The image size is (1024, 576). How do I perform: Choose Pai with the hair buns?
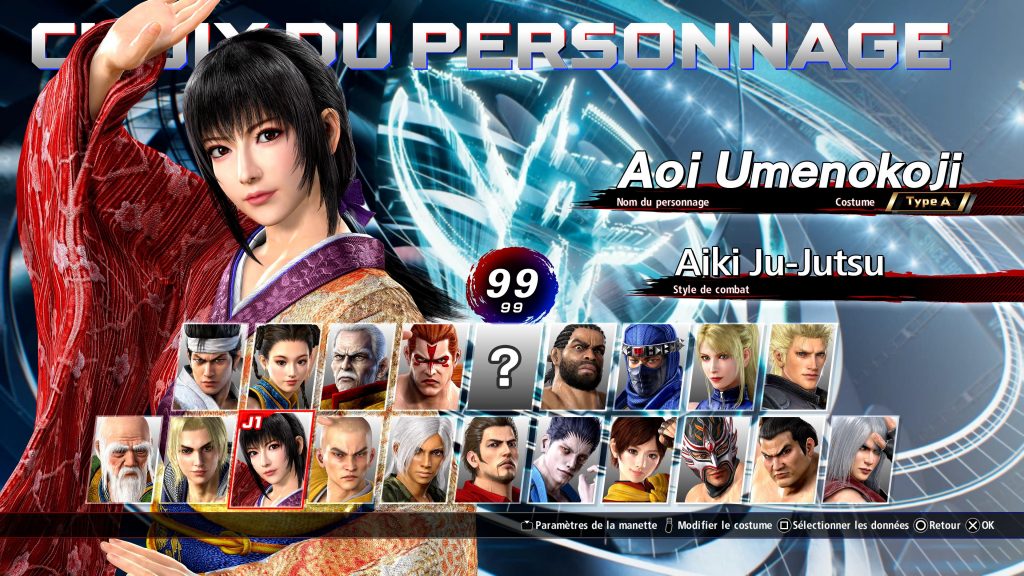287,366
